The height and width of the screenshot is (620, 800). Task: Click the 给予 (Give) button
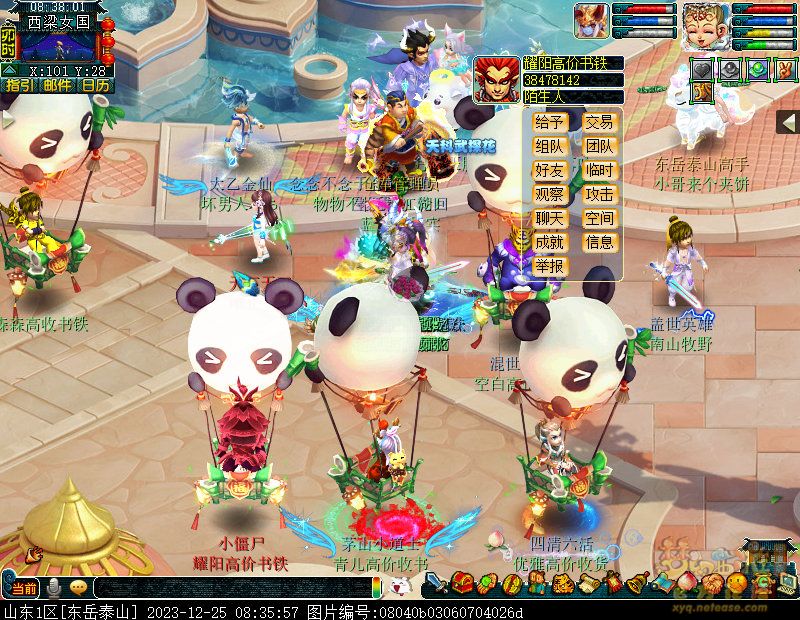pos(550,122)
